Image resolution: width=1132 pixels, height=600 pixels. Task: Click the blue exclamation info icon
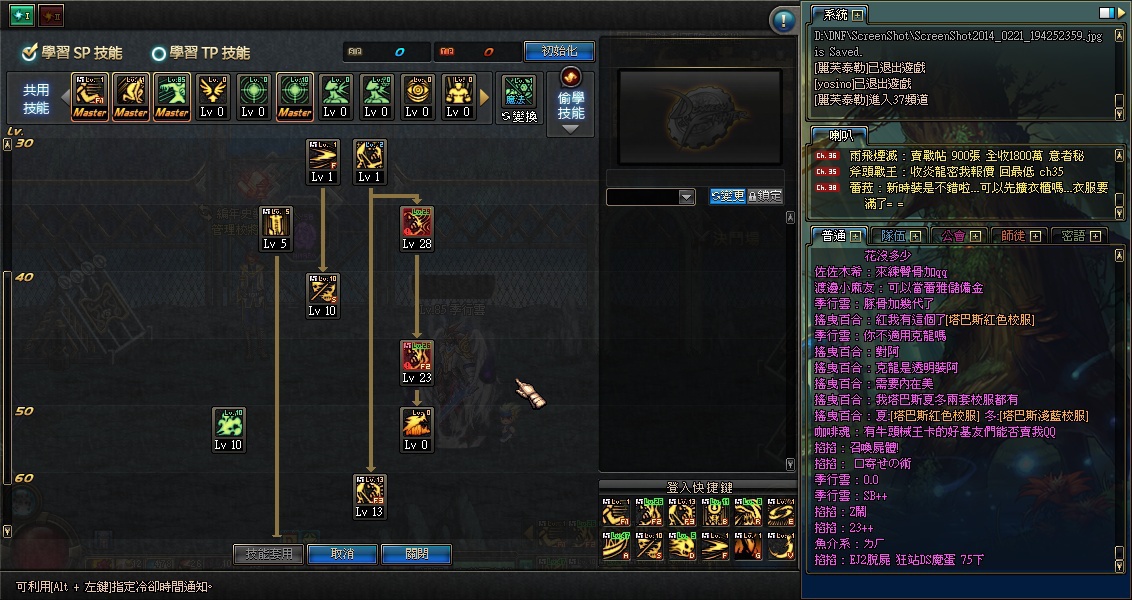click(783, 20)
